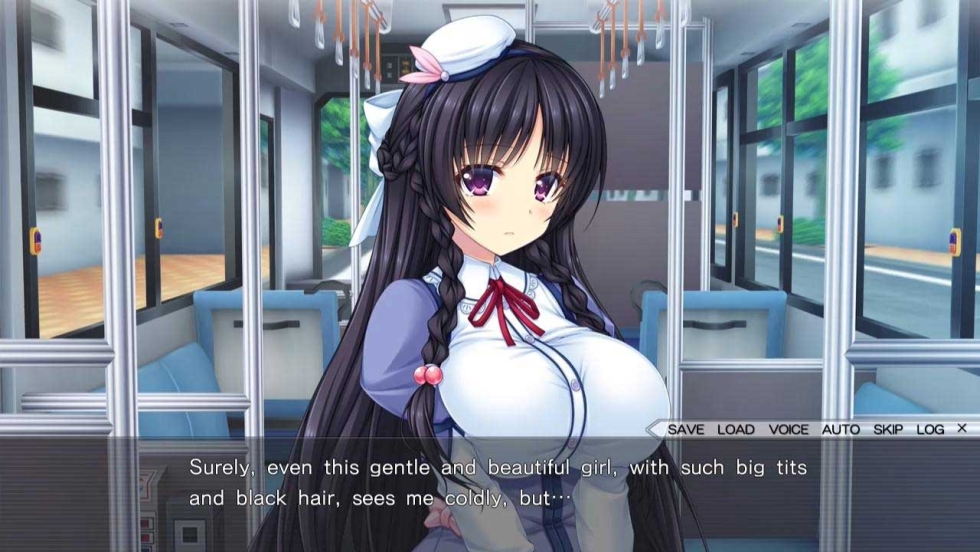Open the LOAD menu
Image resolution: width=980 pixels, height=552 pixels.
point(736,429)
